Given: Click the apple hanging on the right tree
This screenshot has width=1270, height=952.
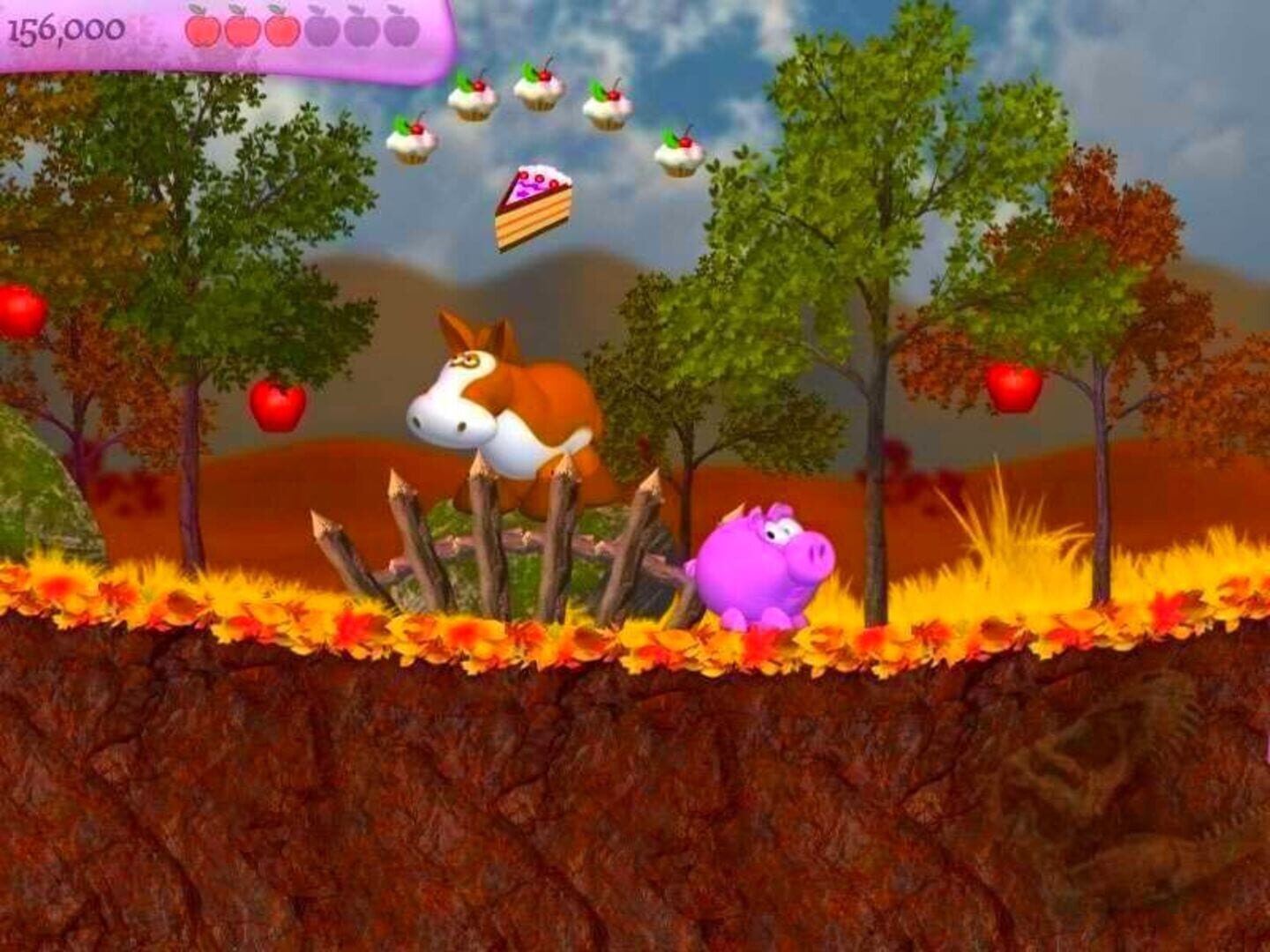Looking at the screenshot, I should 1012,388.
